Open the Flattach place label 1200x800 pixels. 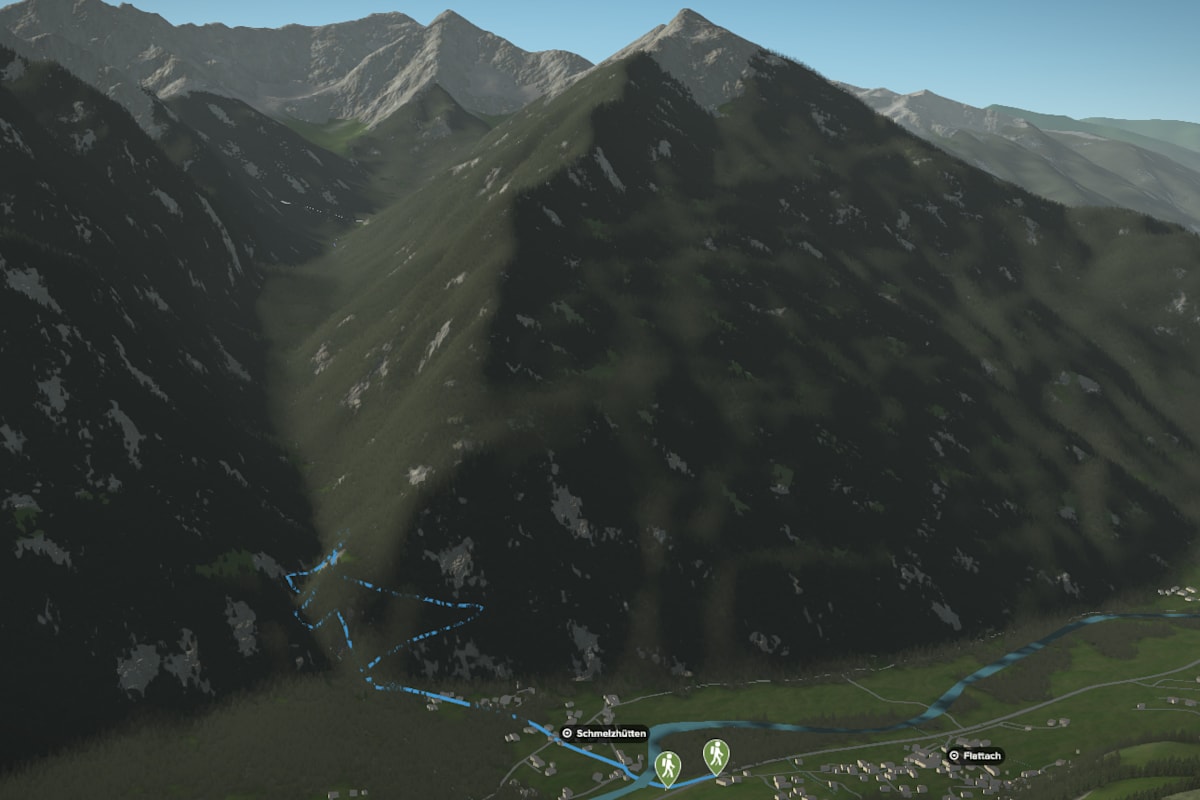click(975, 756)
